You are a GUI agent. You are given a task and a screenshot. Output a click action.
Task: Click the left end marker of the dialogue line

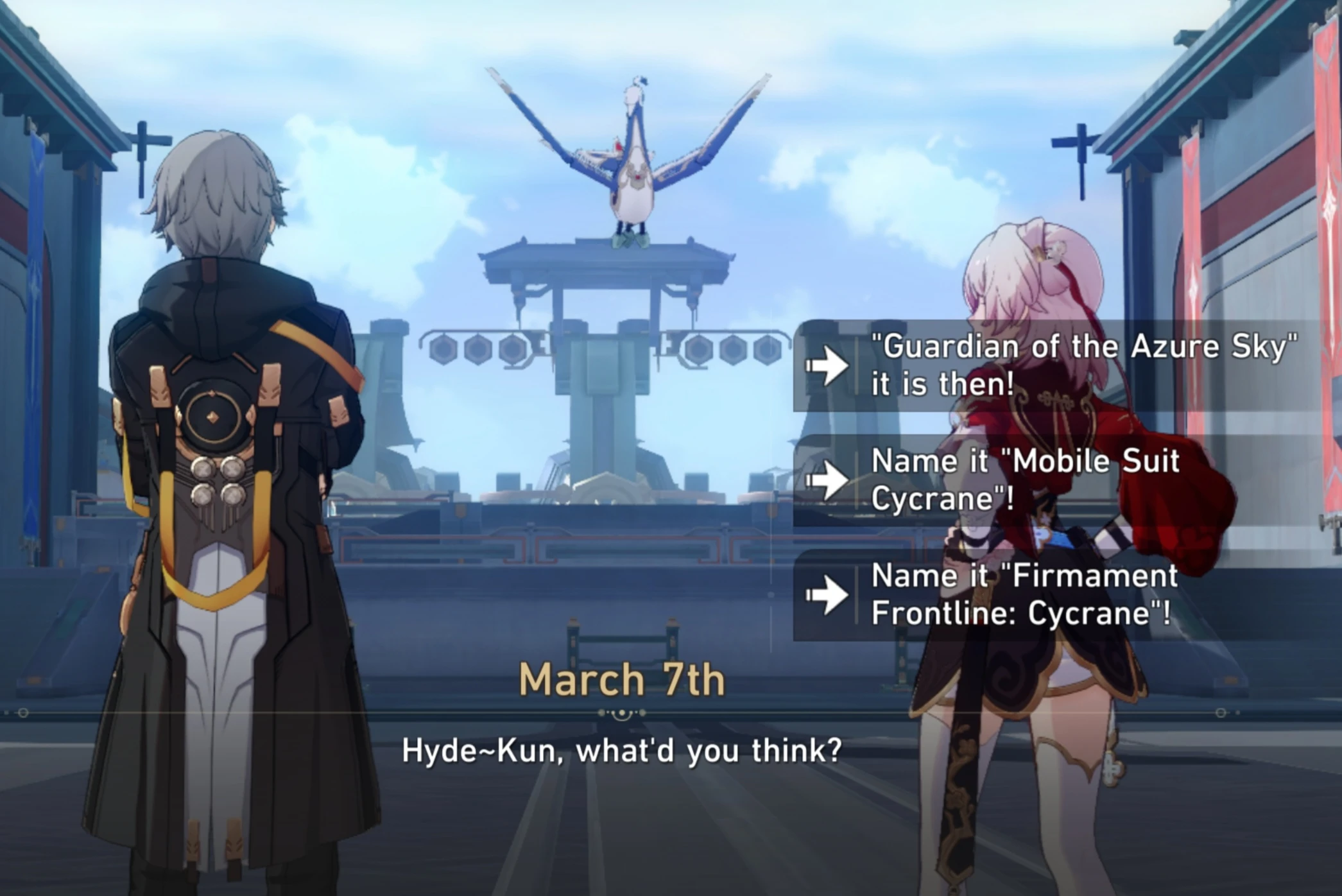[x=24, y=712]
